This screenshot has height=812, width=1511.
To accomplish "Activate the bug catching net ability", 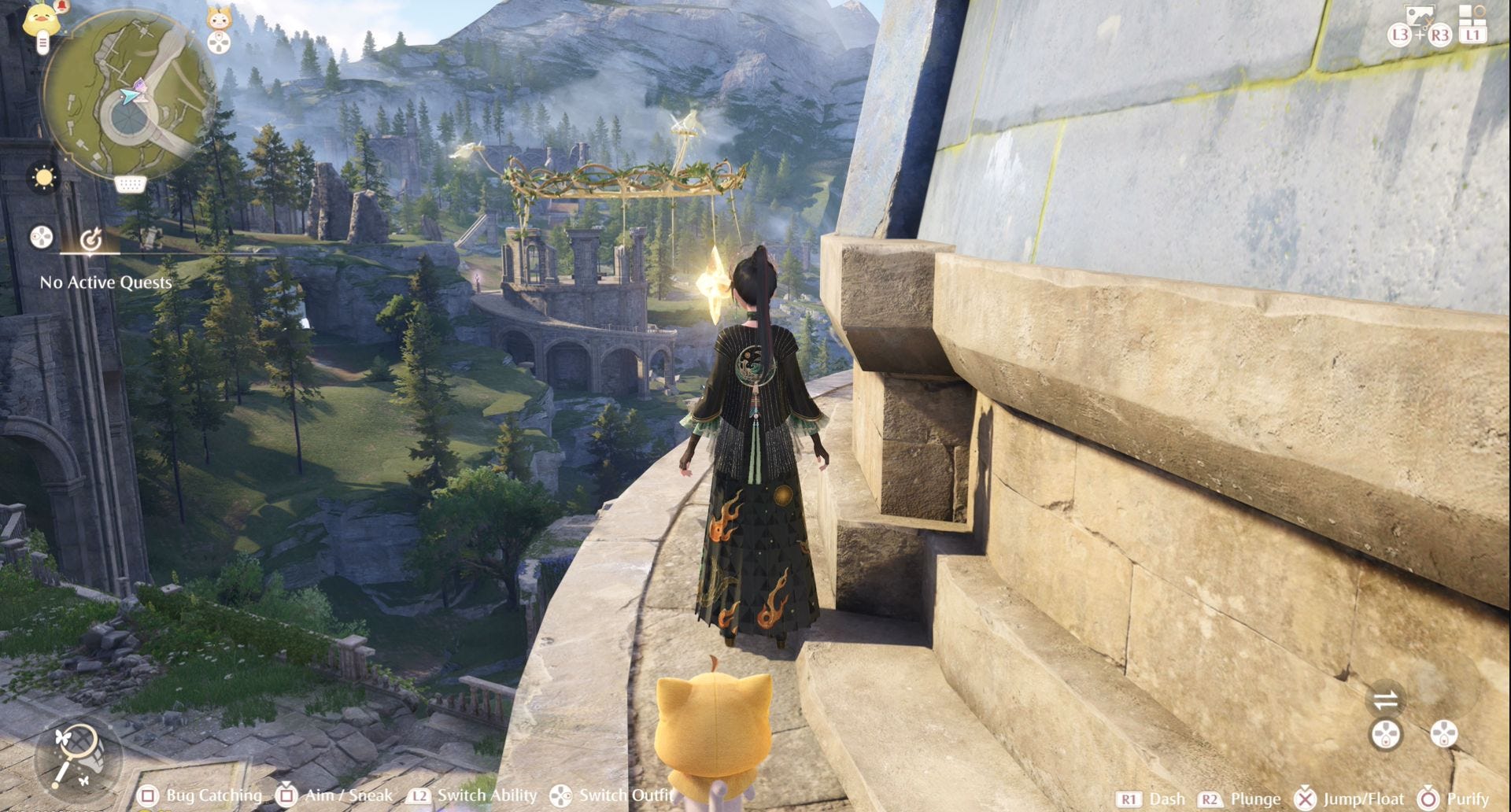I will (77, 754).
